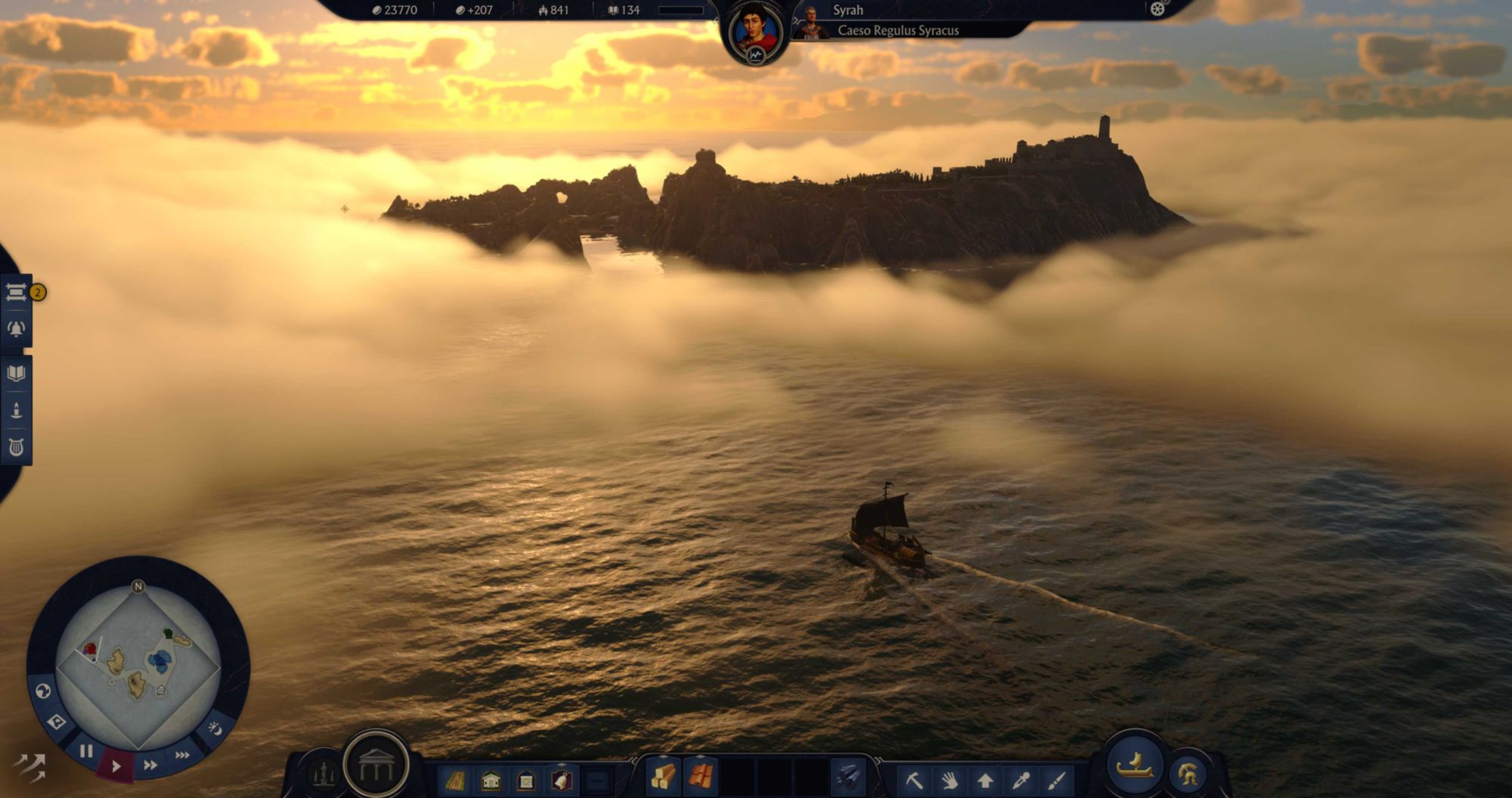The width and height of the screenshot is (1512, 798).
Task: Select the candle icon in the side panel
Action: click(16, 411)
